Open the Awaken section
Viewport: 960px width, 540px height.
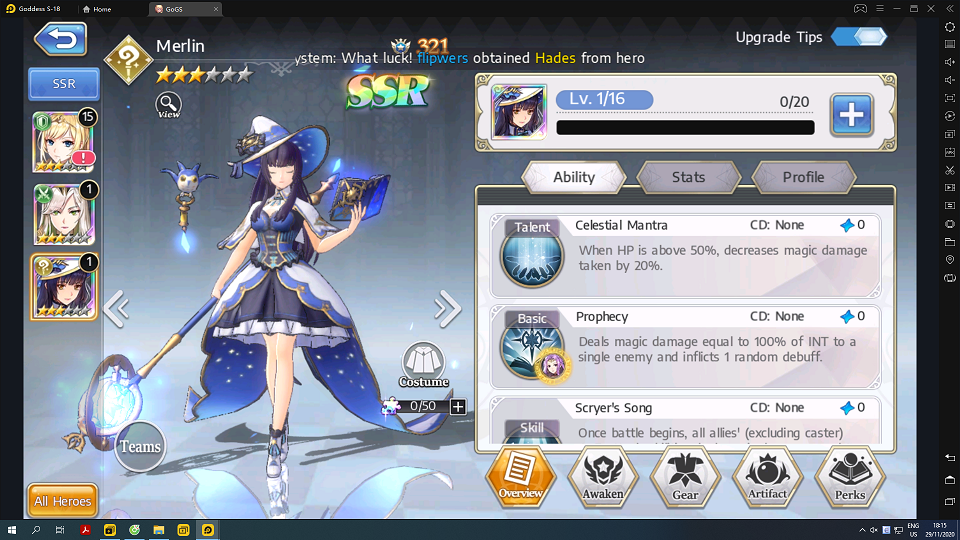pyautogui.click(x=603, y=476)
